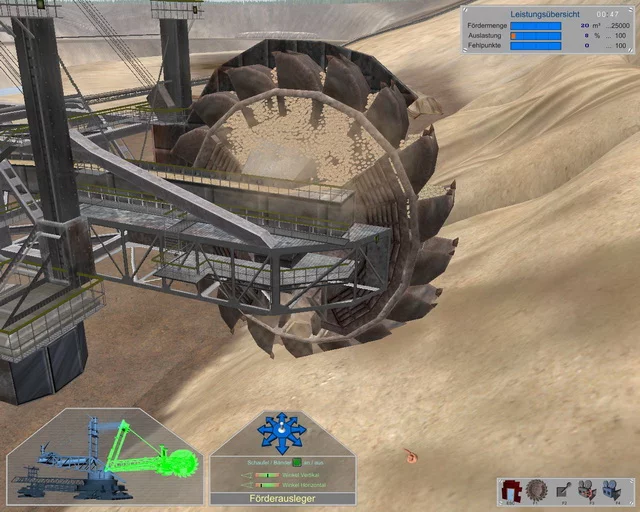The image size is (640, 512).
Task: Click the Förderausleger label bar
Action: (x=282, y=497)
